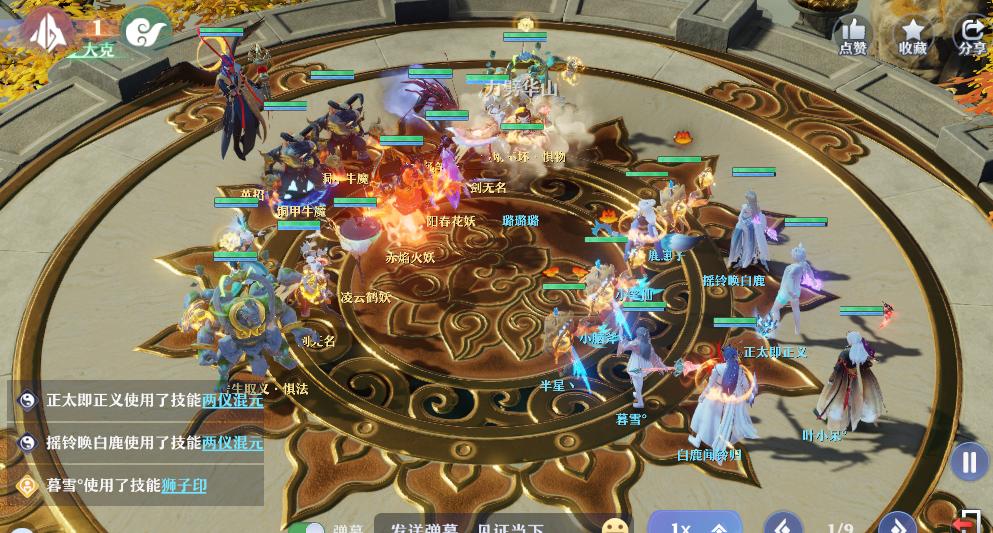Screen dimensions: 993x533
Task: Select the red mountain faction emblem
Action: tap(46, 31)
